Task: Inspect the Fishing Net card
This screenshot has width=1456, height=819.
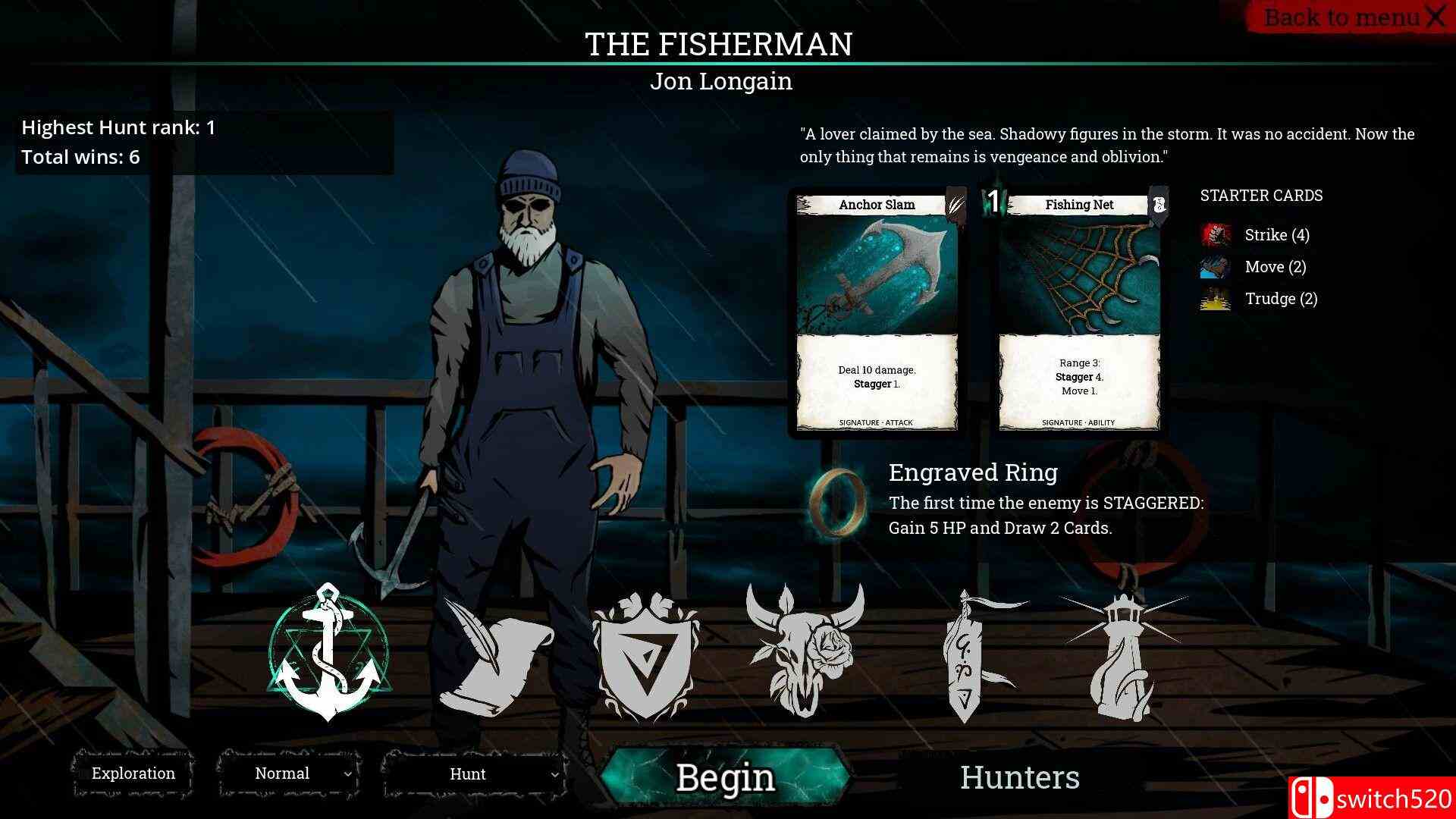Action: pyautogui.click(x=1079, y=312)
